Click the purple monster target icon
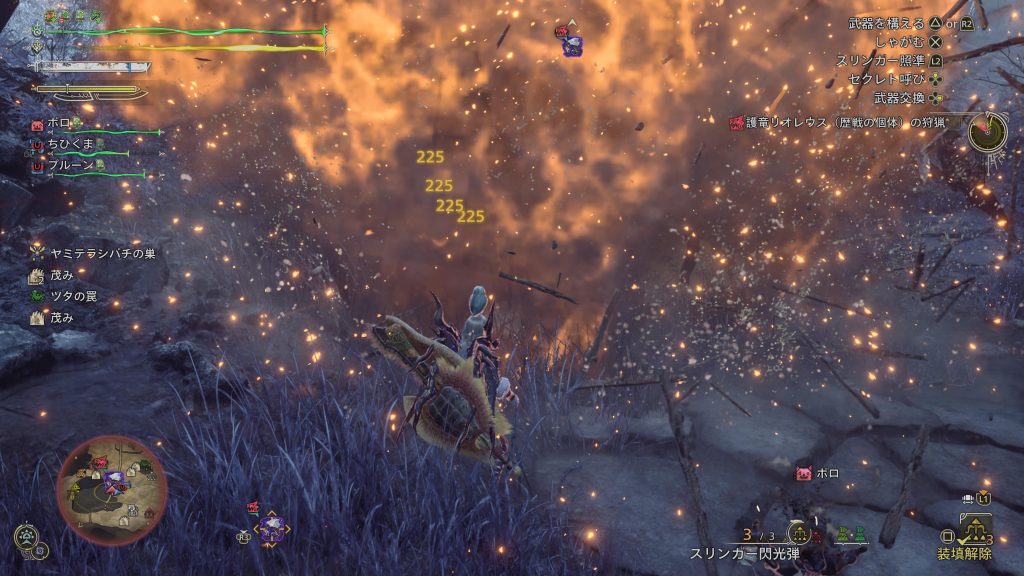This screenshot has width=1024, height=576. [271, 529]
